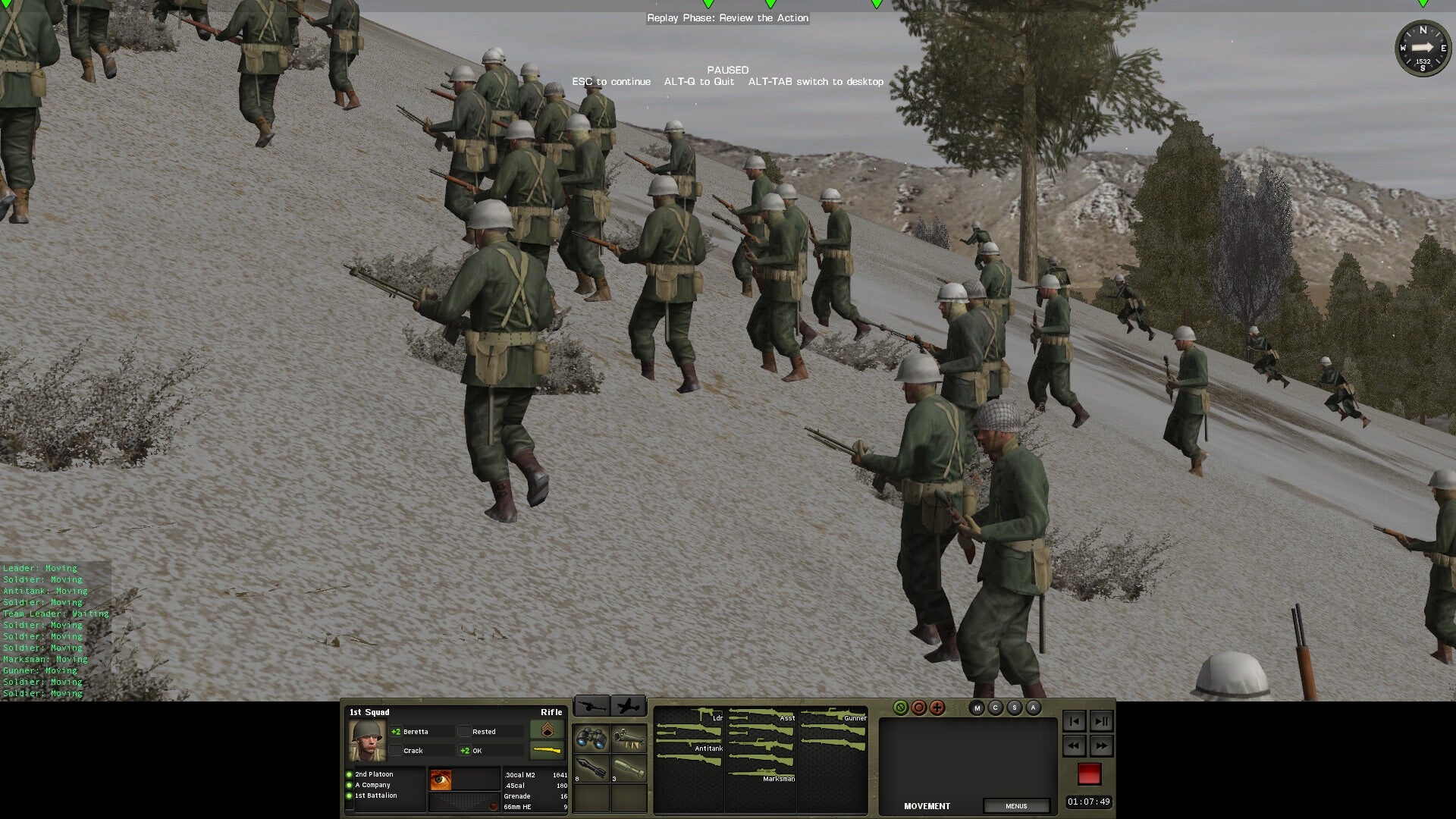Click the binoculars spotting icon
The image size is (1456, 819).
click(591, 738)
